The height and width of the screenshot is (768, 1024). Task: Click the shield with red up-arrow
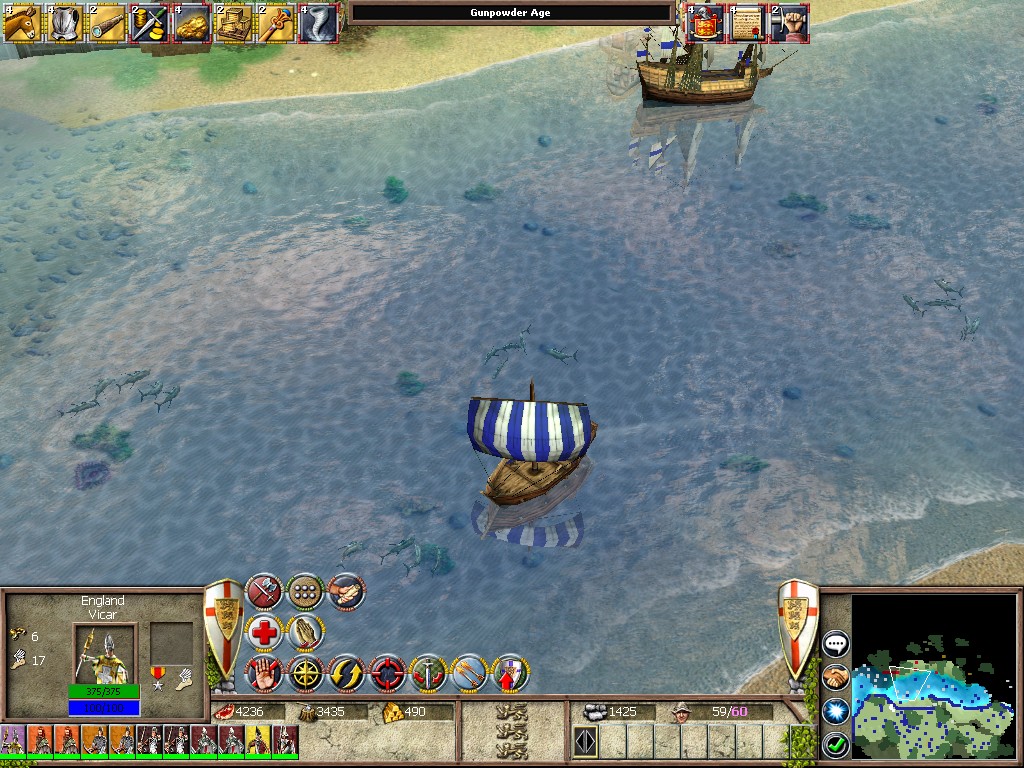(x=510, y=674)
